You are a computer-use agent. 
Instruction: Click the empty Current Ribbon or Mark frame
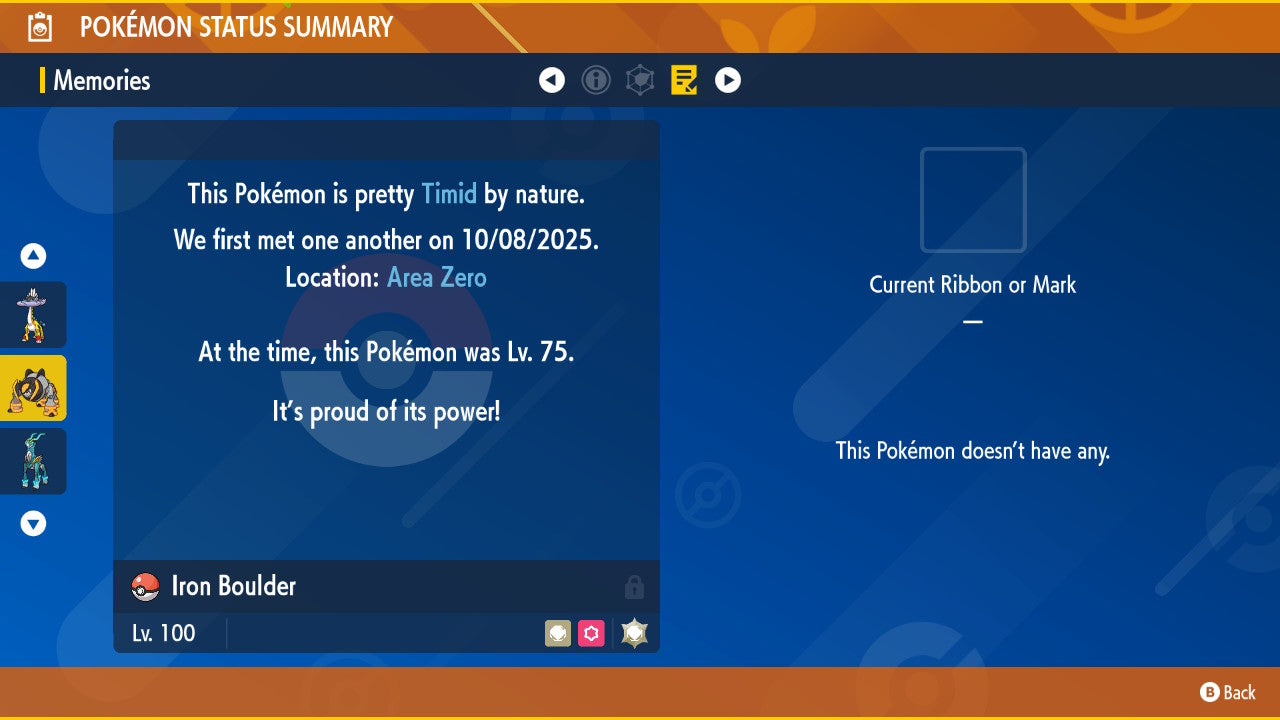(972, 200)
